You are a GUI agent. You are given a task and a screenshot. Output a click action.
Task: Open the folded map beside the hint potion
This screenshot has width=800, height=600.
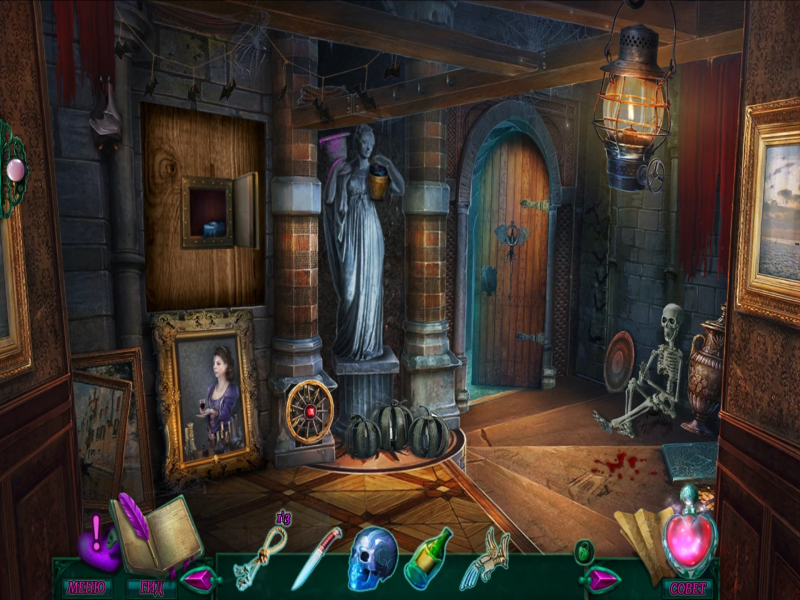[639, 535]
